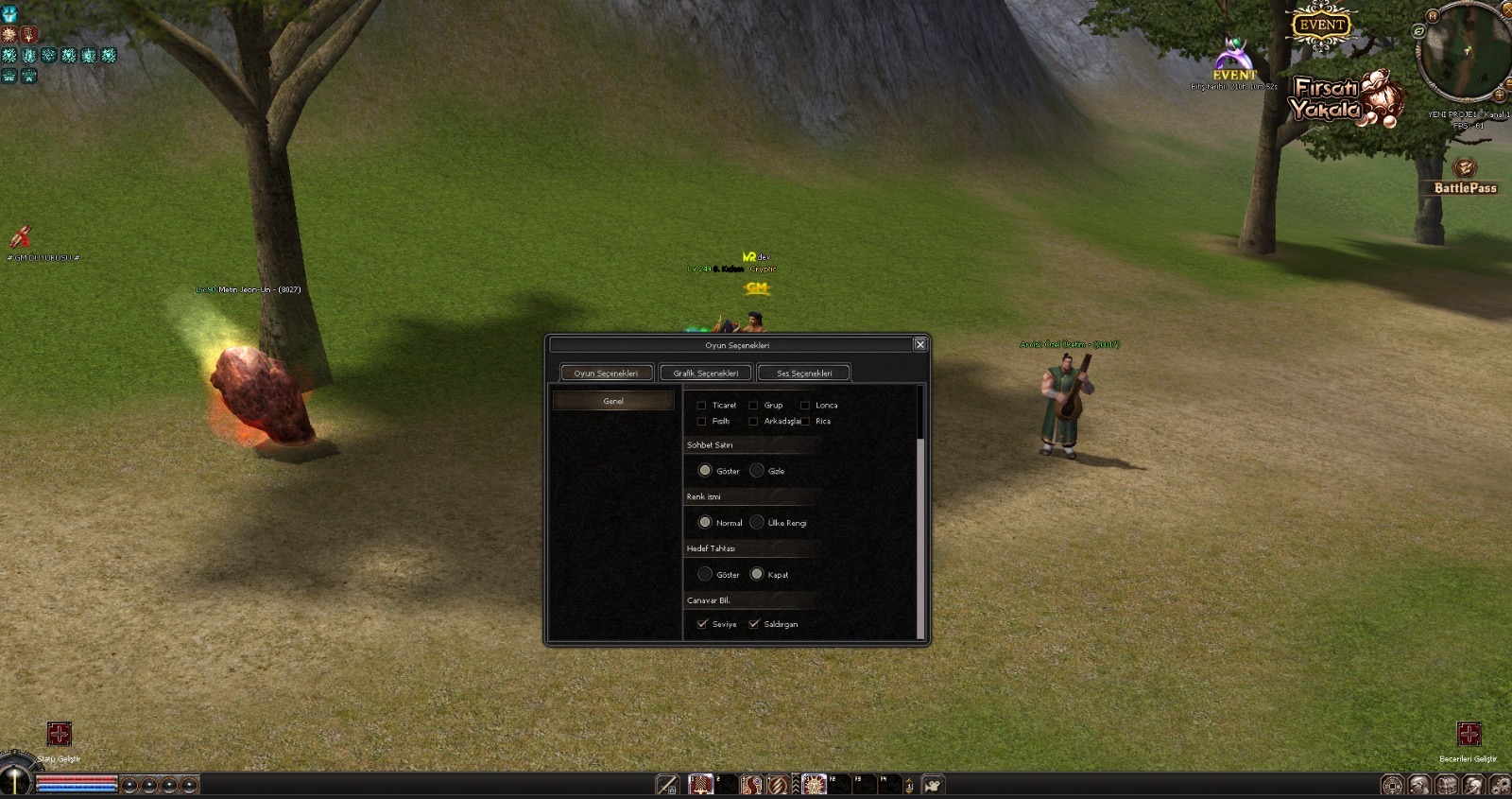The width and height of the screenshot is (1512, 799).
Task: Toggle the Fısıltı checkbox
Action: point(701,422)
